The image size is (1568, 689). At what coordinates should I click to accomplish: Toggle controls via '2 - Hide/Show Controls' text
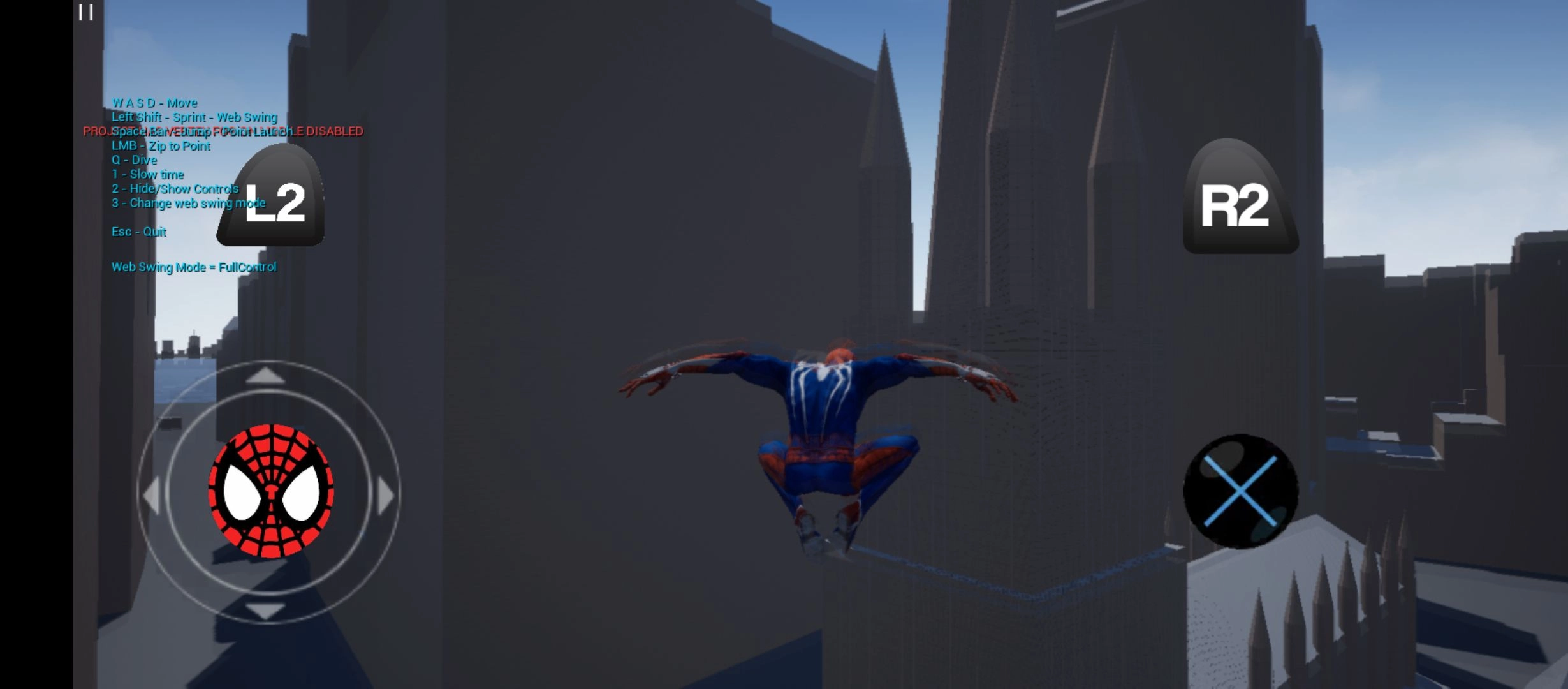pos(174,188)
